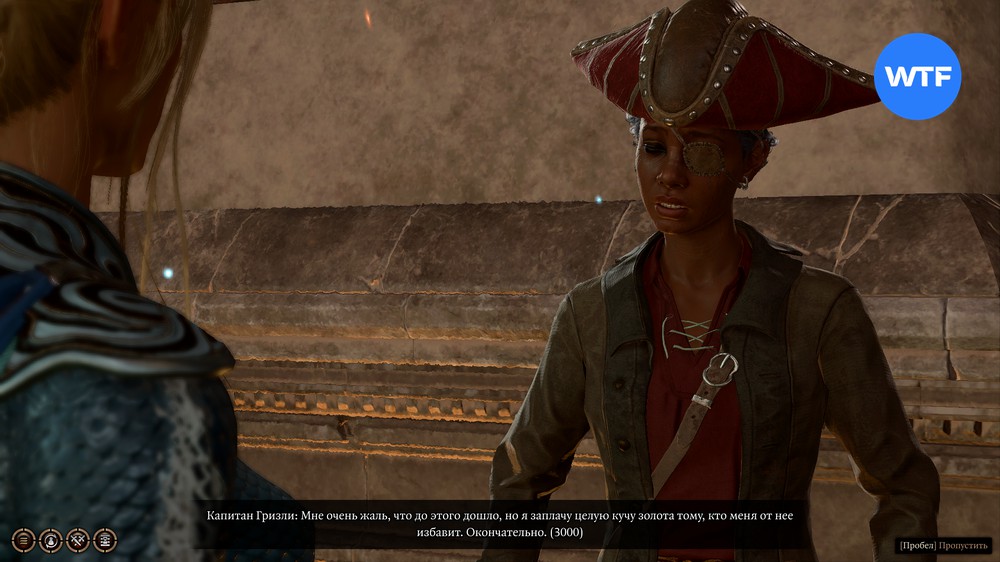The image size is (1000, 562).
Task: Attack using the crossed swords icon
Action: pos(77,541)
